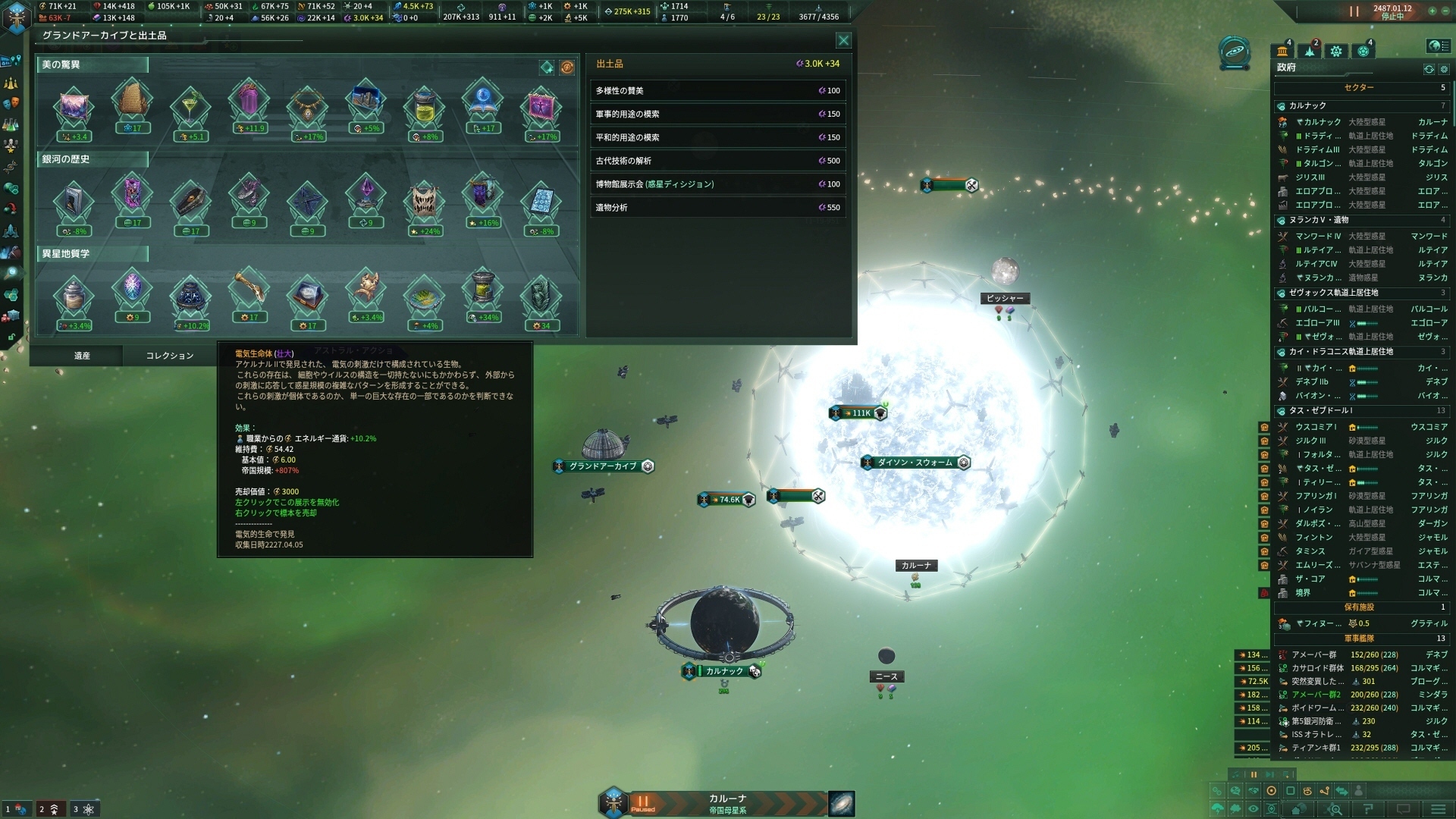This screenshot has width=1456, height=819.
Task: Open the コレクション tab
Action: 169,356
